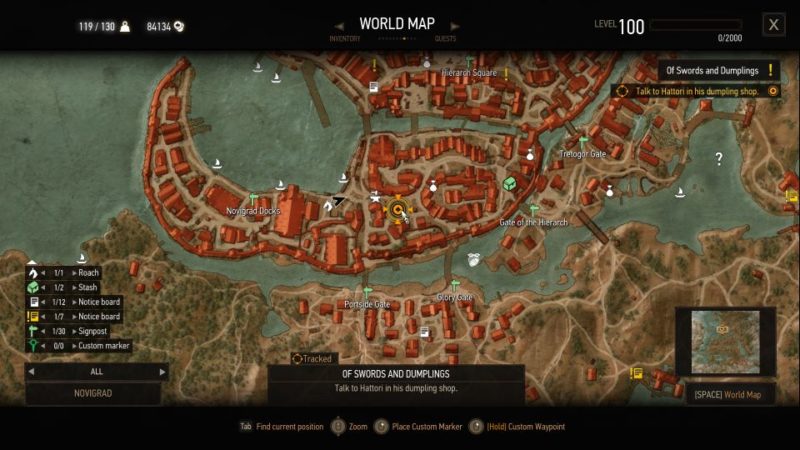The height and width of the screenshot is (450, 800).
Task: Select the Tretogor Gate signpost marker
Action: coord(583,142)
